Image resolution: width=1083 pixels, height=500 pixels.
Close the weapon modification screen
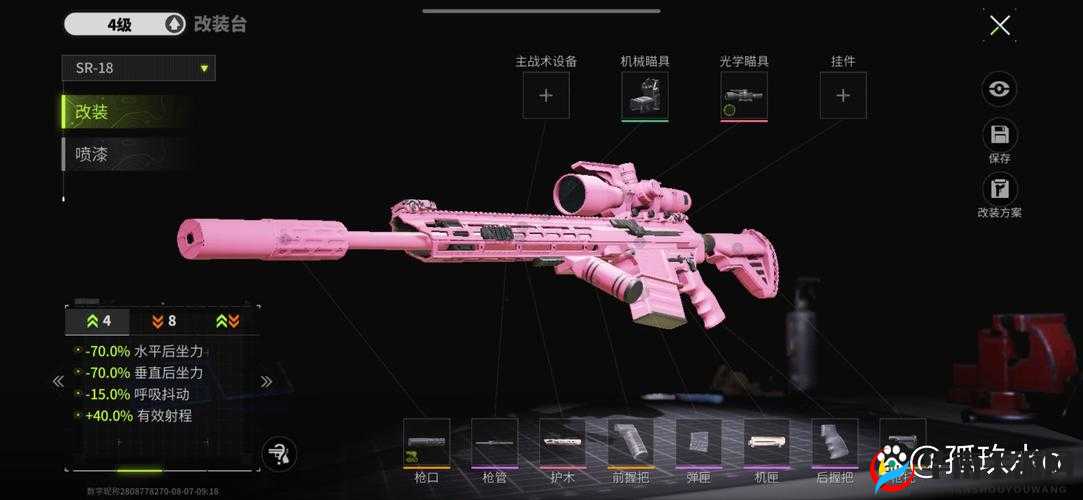coord(999,26)
